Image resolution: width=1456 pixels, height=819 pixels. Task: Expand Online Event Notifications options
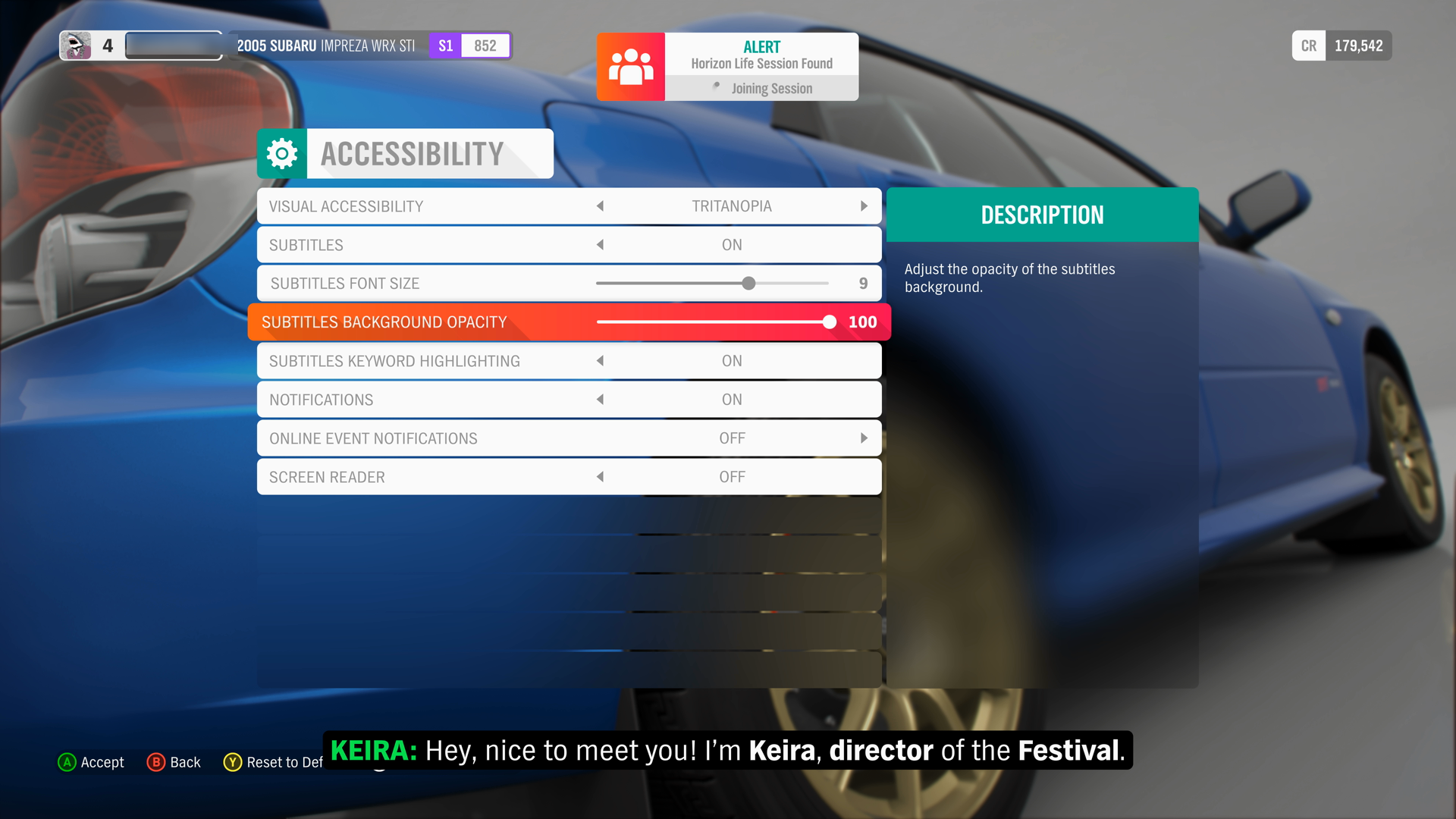[864, 438]
